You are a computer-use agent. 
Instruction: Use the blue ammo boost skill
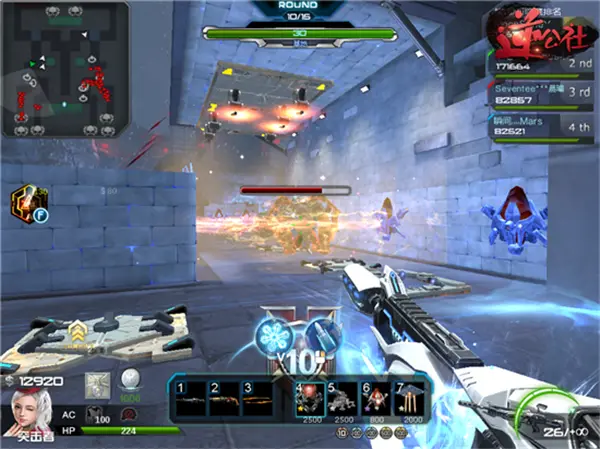[321, 335]
